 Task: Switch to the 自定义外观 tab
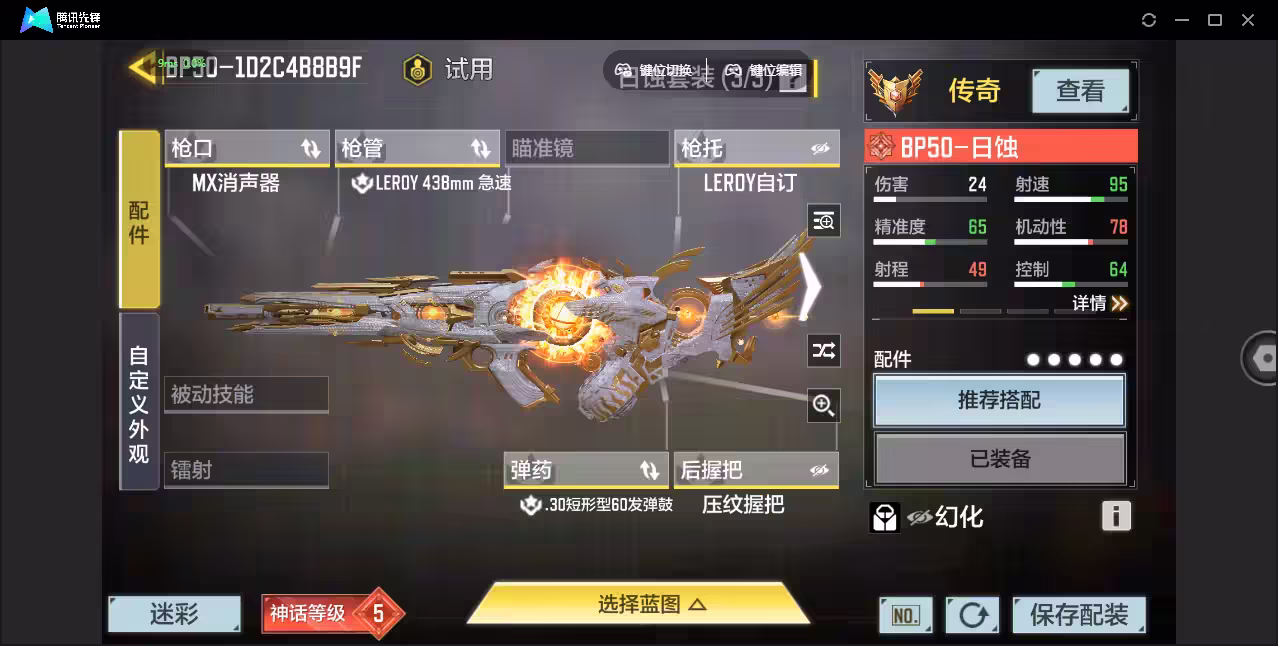point(139,403)
